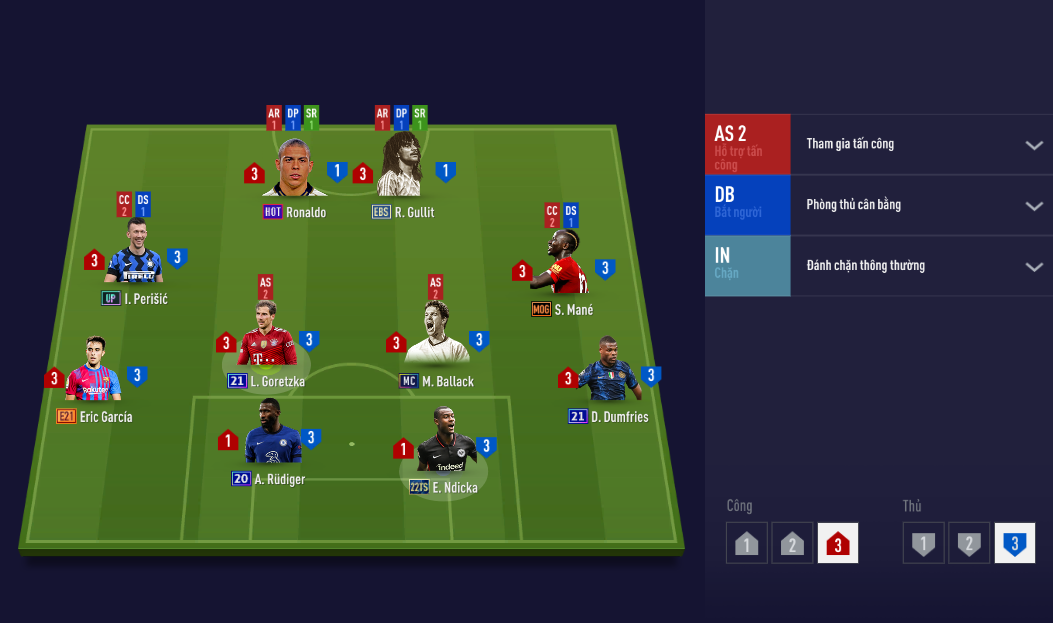The height and width of the screenshot is (623, 1053).
Task: Select Ronaldo on the pitch
Action: pyautogui.click(x=295, y=171)
